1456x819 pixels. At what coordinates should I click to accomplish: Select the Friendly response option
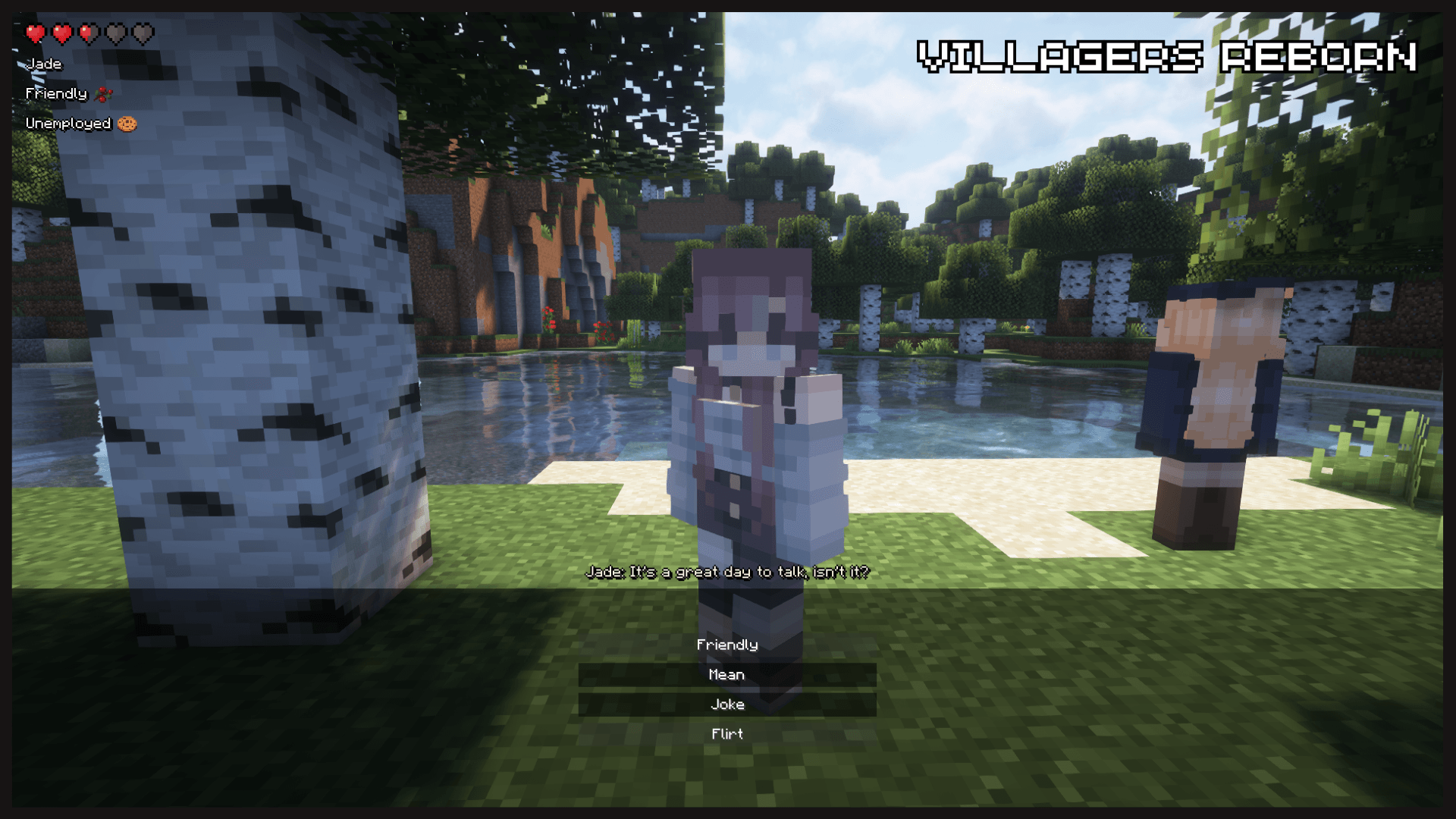coord(727,644)
